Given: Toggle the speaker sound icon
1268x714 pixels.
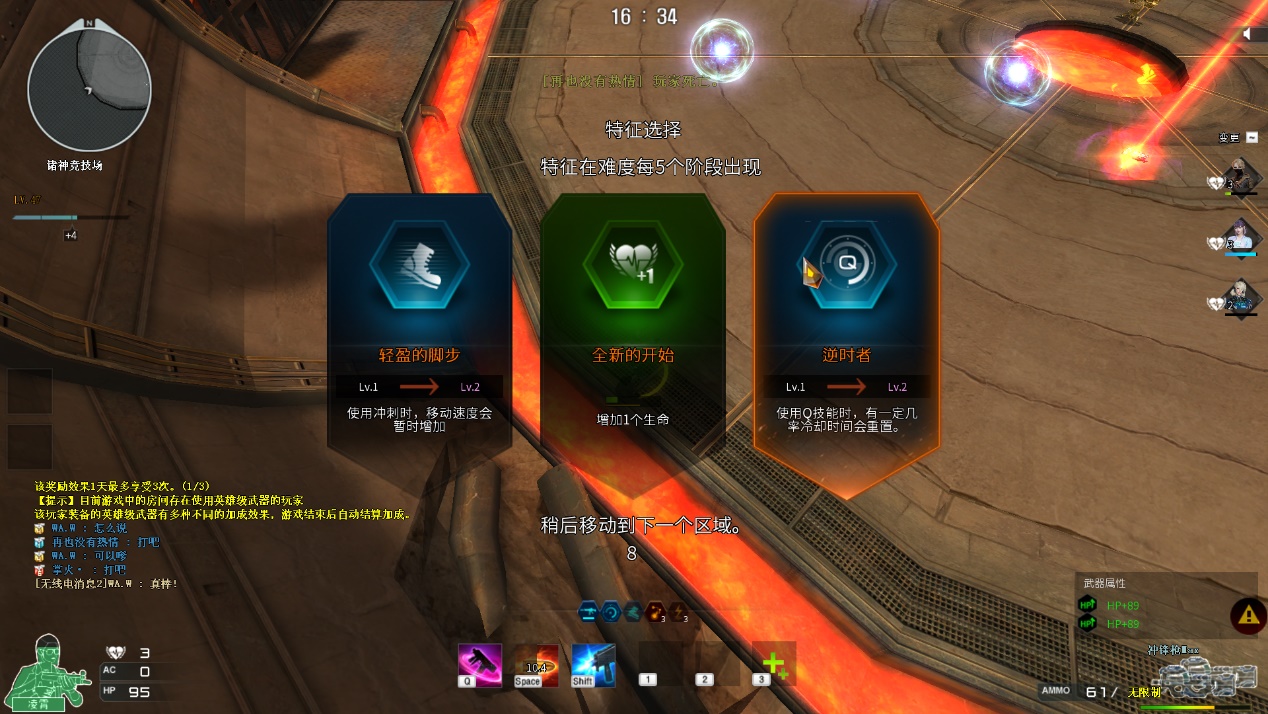Looking at the screenshot, I should (x=1249, y=34).
